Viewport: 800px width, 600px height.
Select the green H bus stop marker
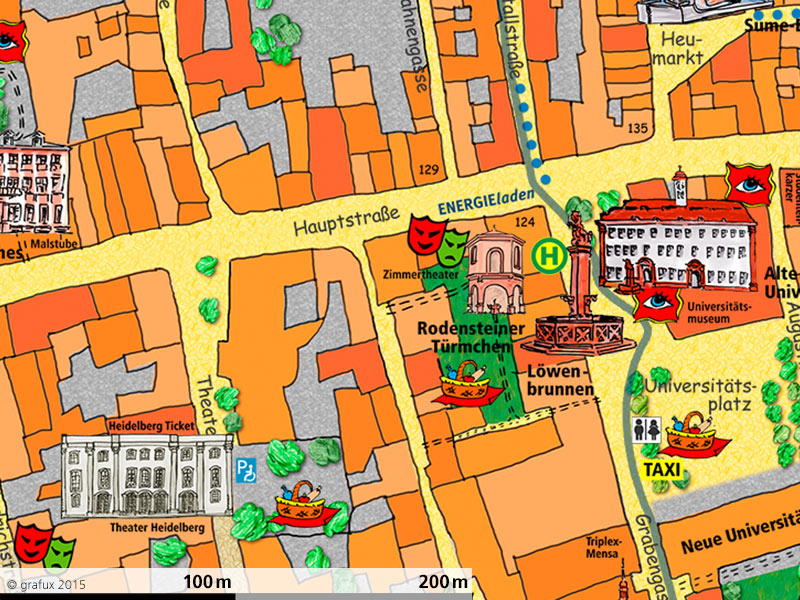548,256
